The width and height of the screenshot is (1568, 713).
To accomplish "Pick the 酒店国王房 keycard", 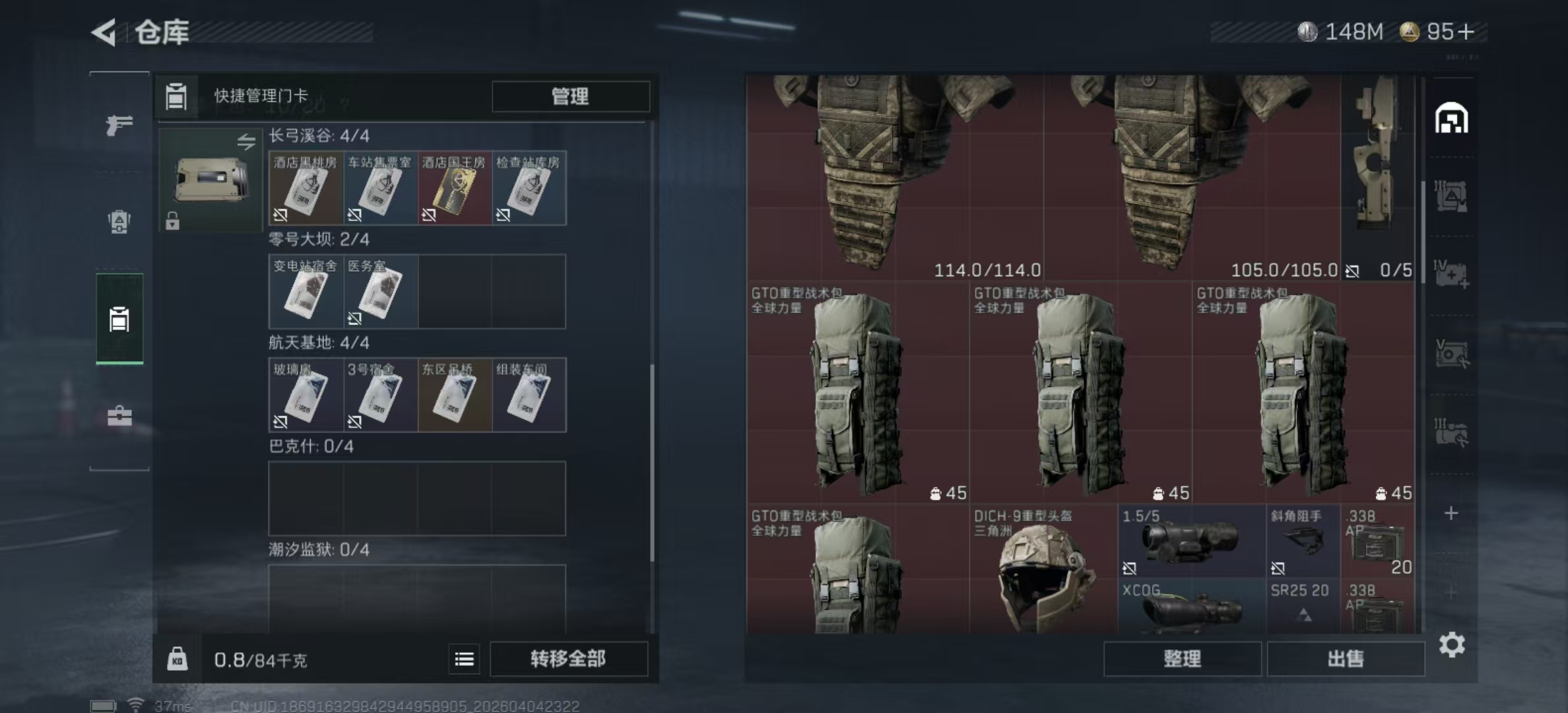I will coord(454,188).
